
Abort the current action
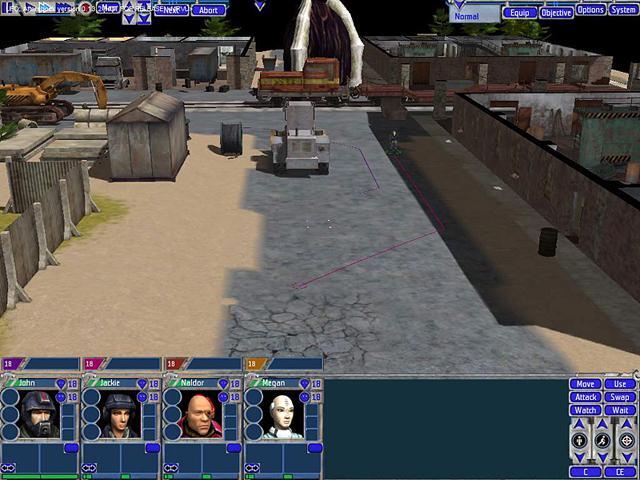208,10
